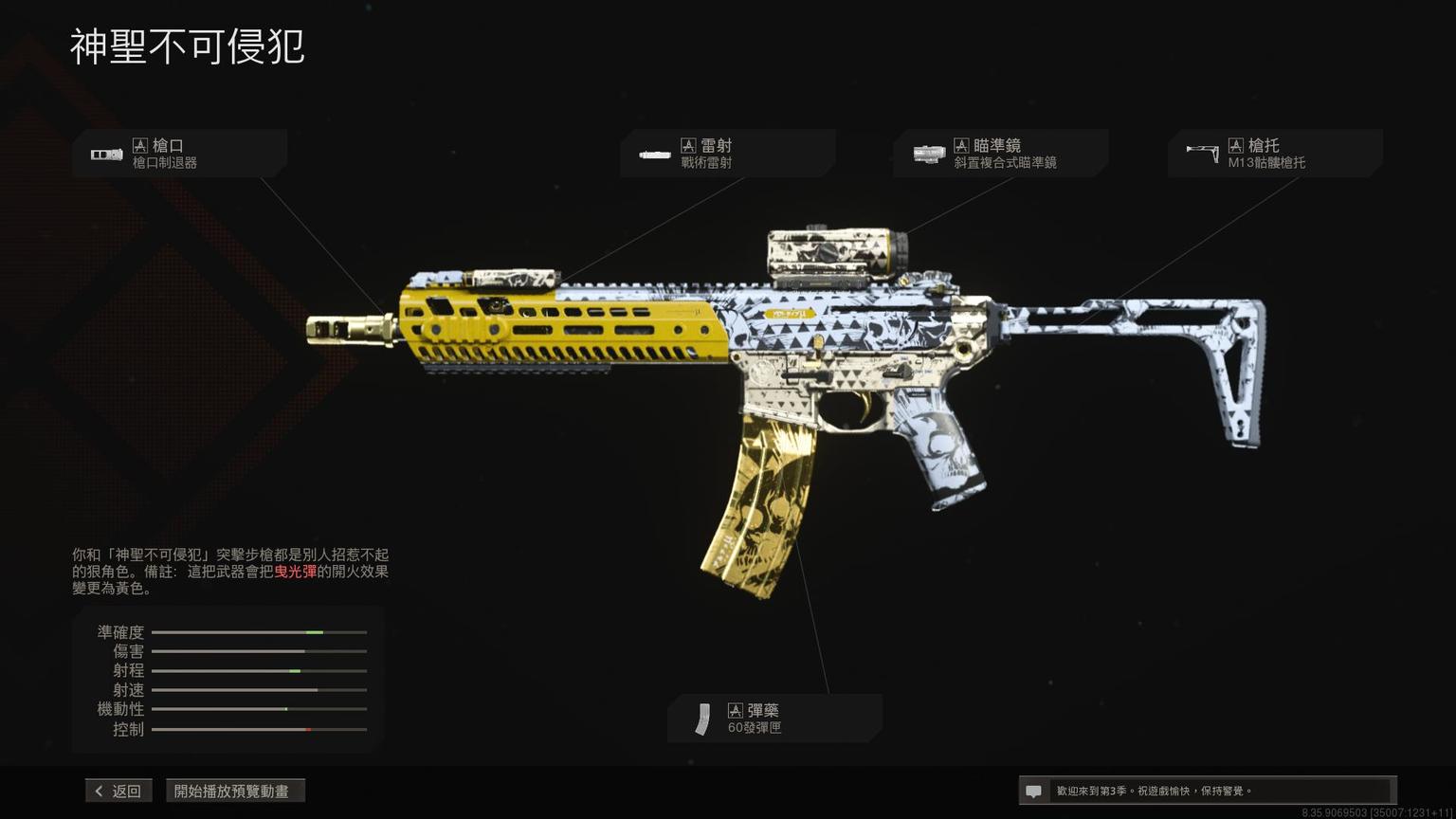The width and height of the screenshot is (1456, 819).
Task: Open the chat message box
Action: click(x=1206, y=791)
